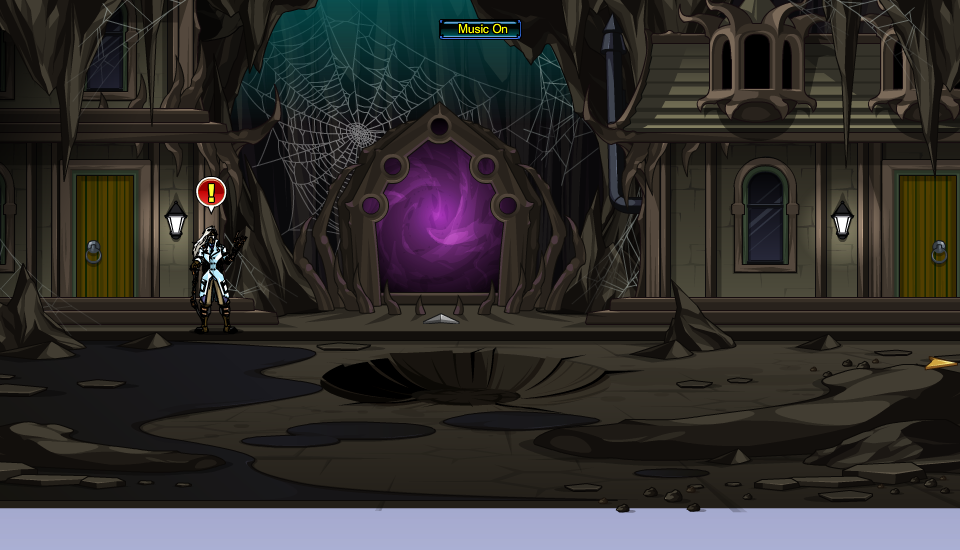
Task: Follow the gold arrow to the next area
Action: pos(940,363)
